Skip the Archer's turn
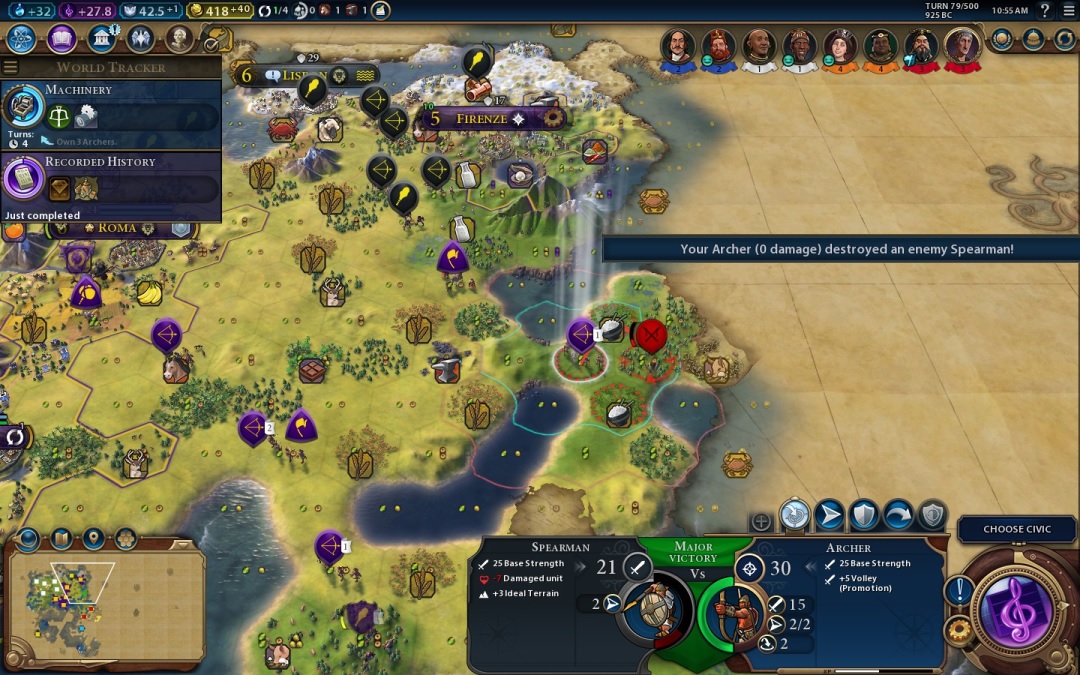 (897, 515)
